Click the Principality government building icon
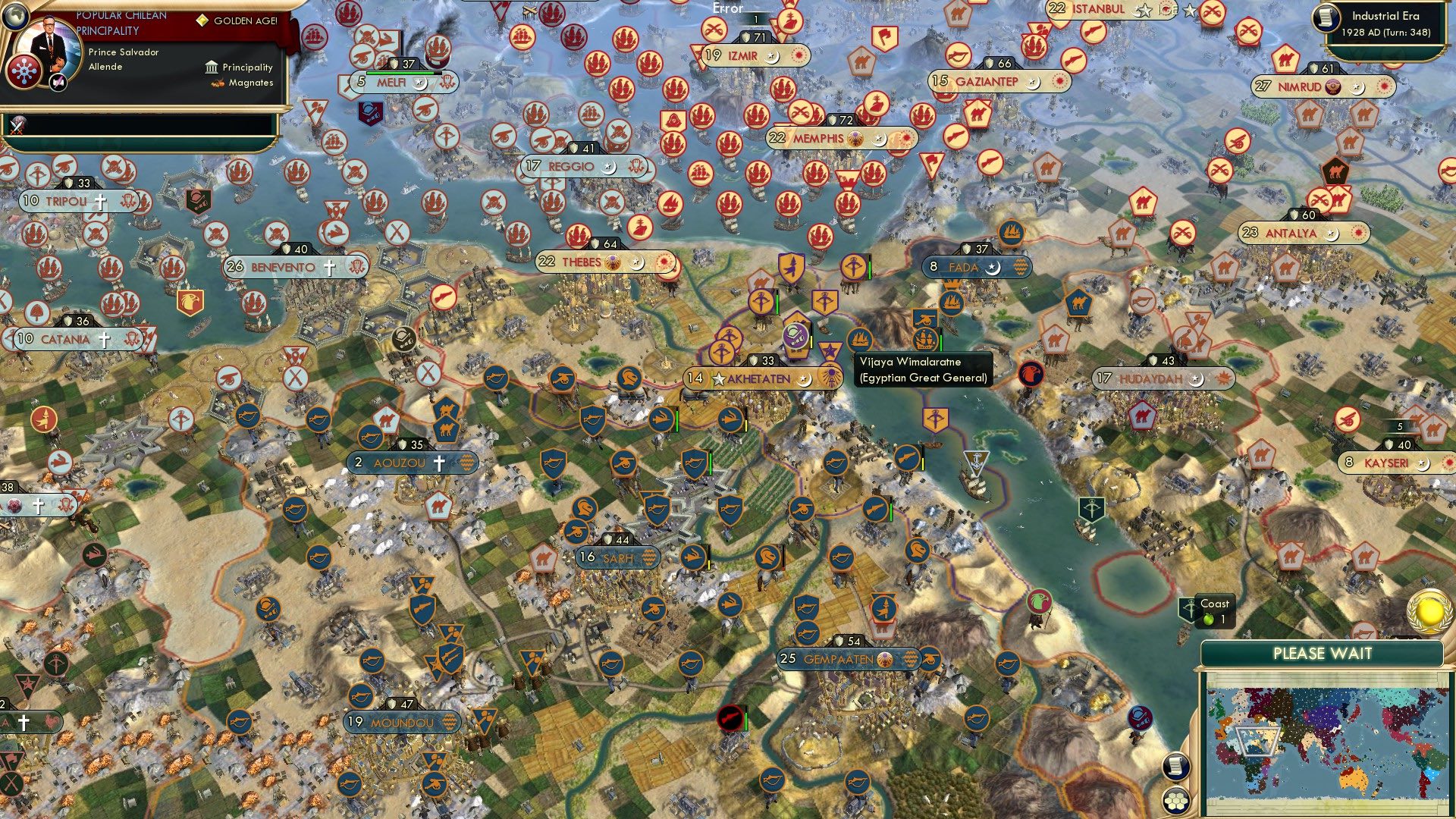The image size is (1456, 819). point(211,67)
